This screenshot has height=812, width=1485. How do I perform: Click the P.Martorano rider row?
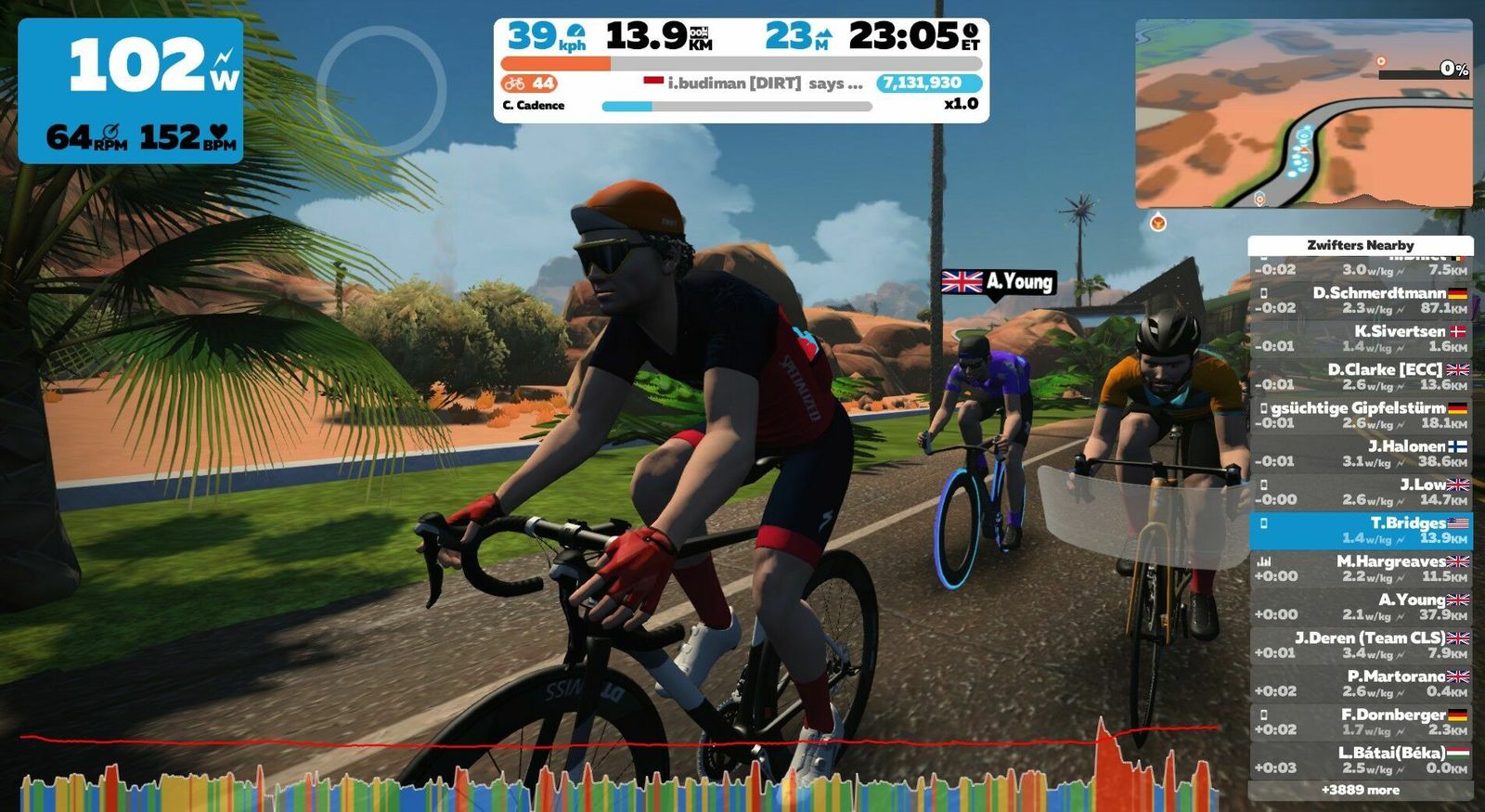[x=1361, y=683]
